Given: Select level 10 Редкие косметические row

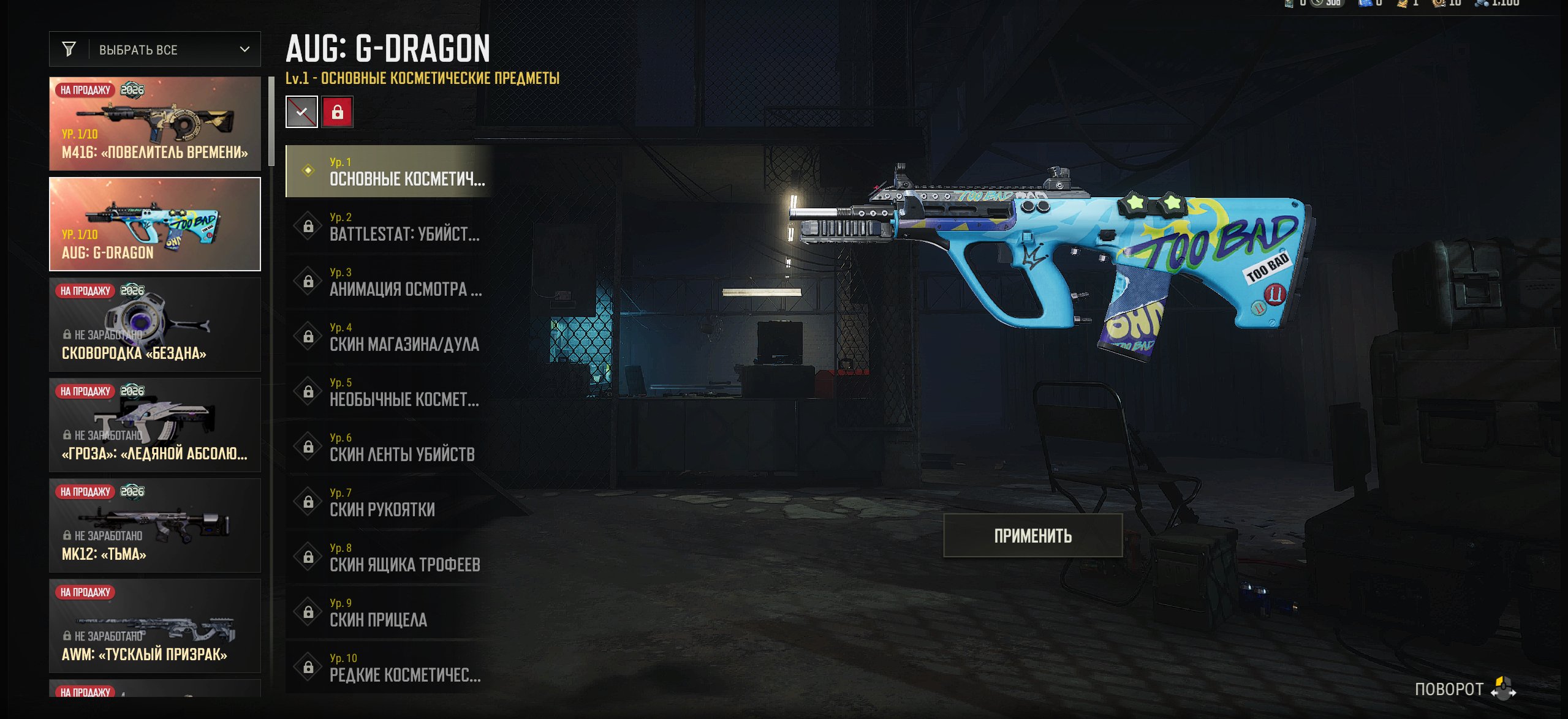Looking at the screenshot, I should [x=390, y=668].
